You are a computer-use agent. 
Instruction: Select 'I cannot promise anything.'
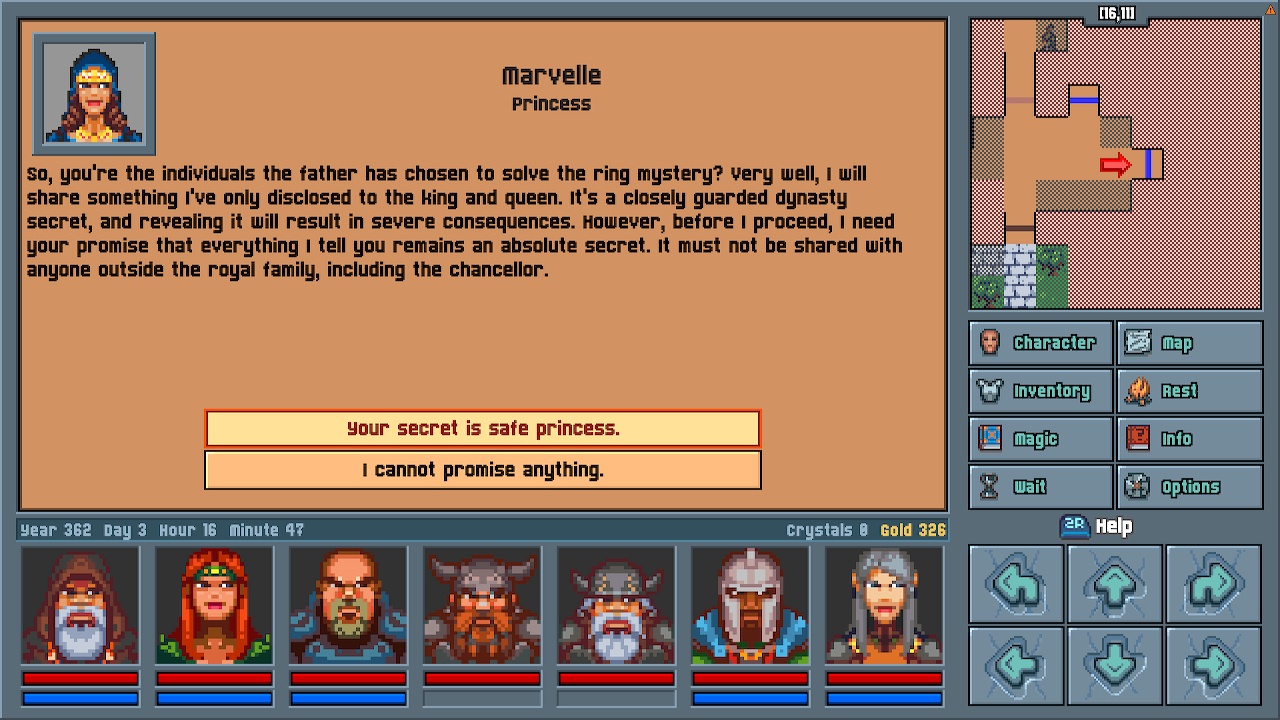[482, 470]
